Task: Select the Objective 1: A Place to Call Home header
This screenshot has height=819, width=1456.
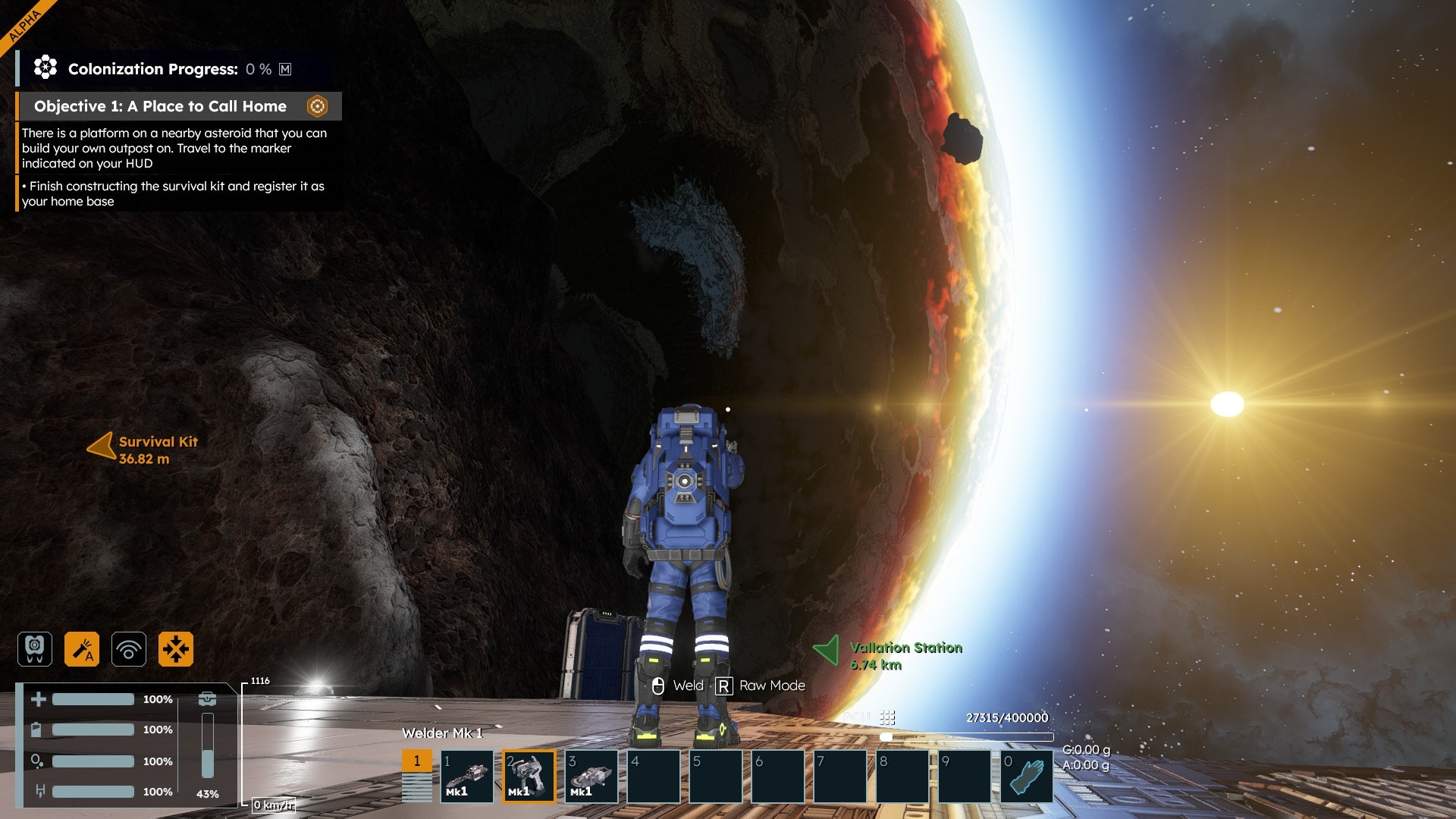Action: (158, 106)
